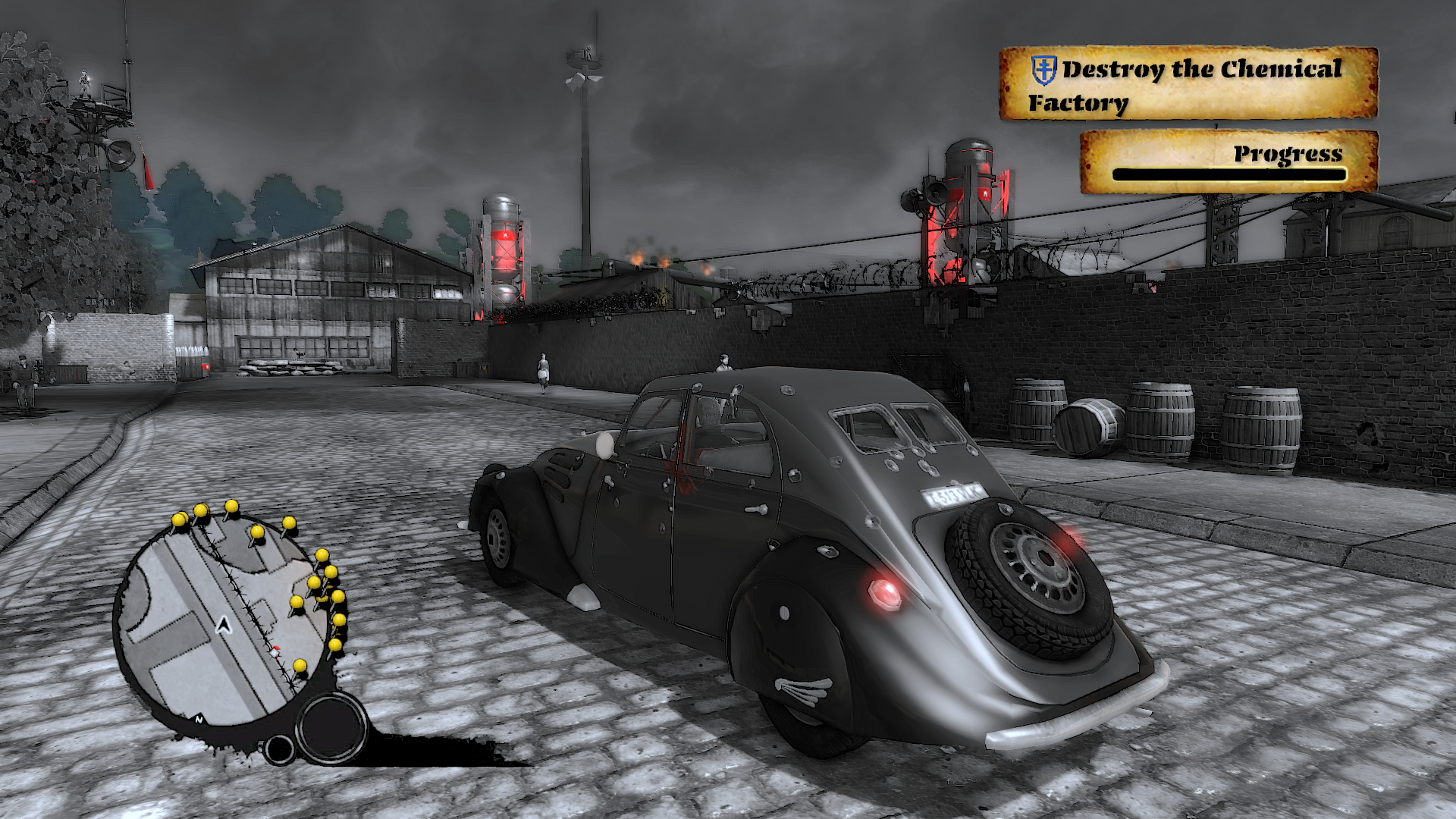Image resolution: width=1456 pixels, height=819 pixels.
Task: Click the blue shield cross objective icon
Action: coord(1044,70)
